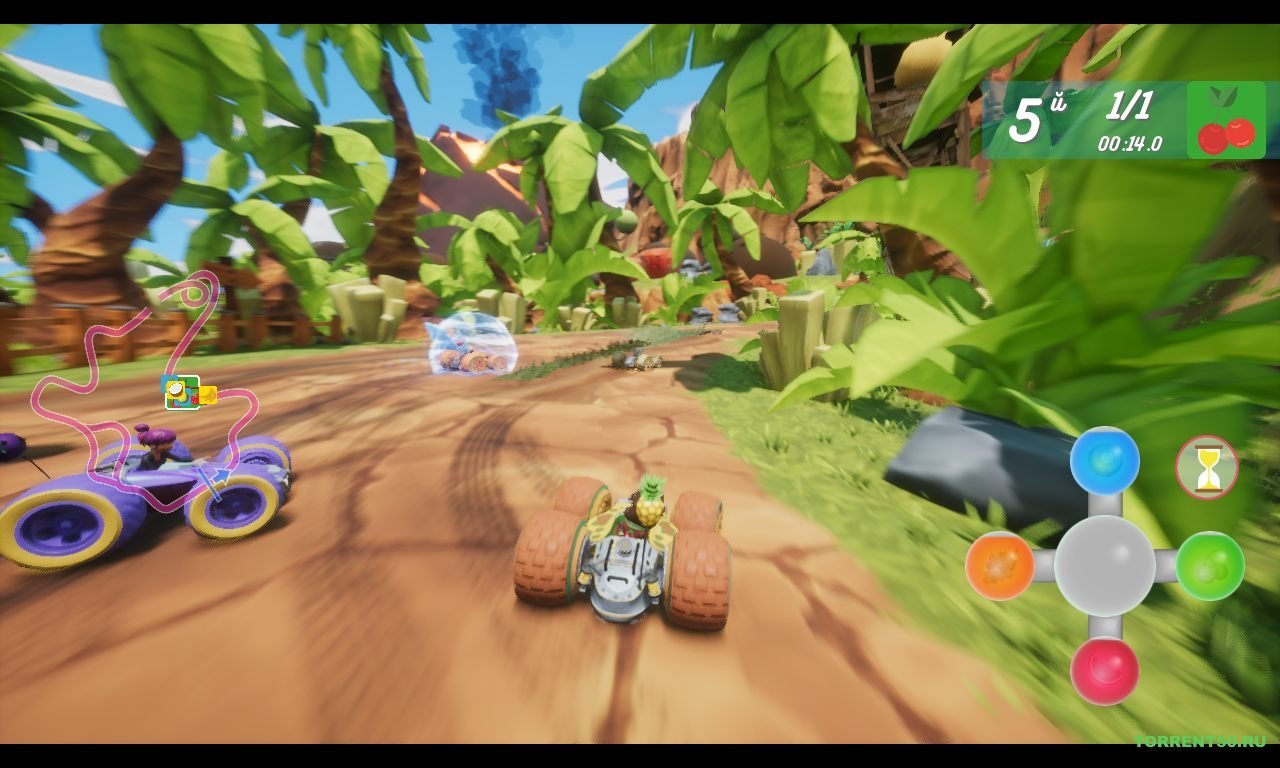Select the red juice orb on the tank gauge
1280x768 pixels.
[1105, 673]
